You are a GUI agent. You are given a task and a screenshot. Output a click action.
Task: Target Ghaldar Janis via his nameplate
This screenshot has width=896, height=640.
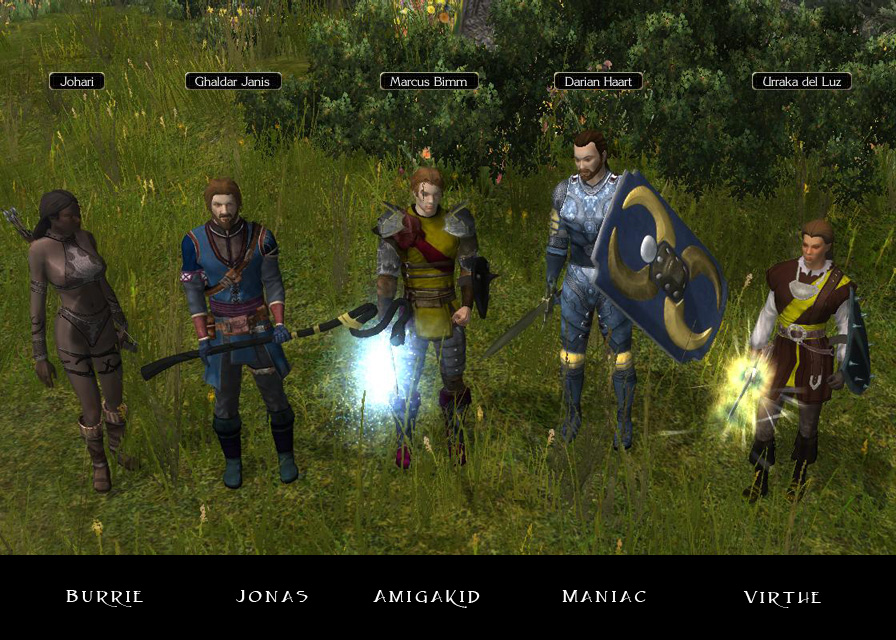[x=233, y=81]
